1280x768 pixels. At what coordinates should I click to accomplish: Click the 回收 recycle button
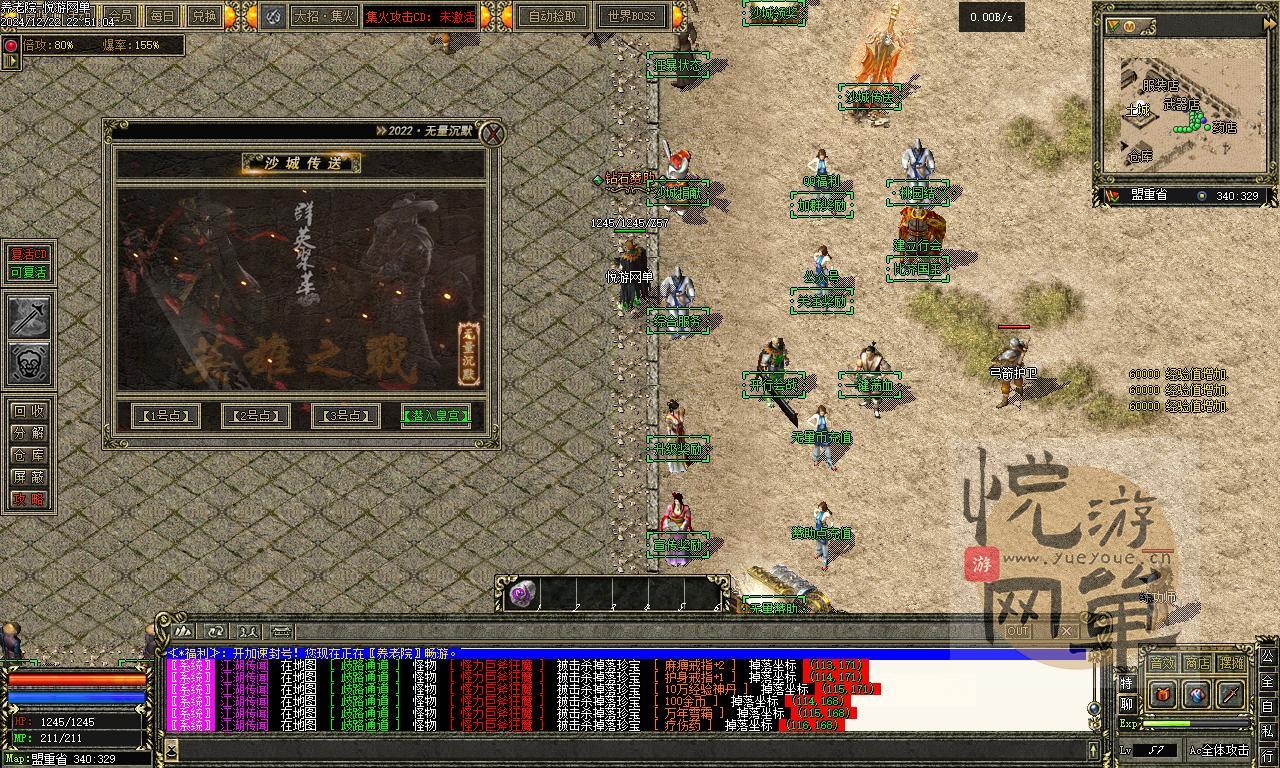[x=28, y=411]
